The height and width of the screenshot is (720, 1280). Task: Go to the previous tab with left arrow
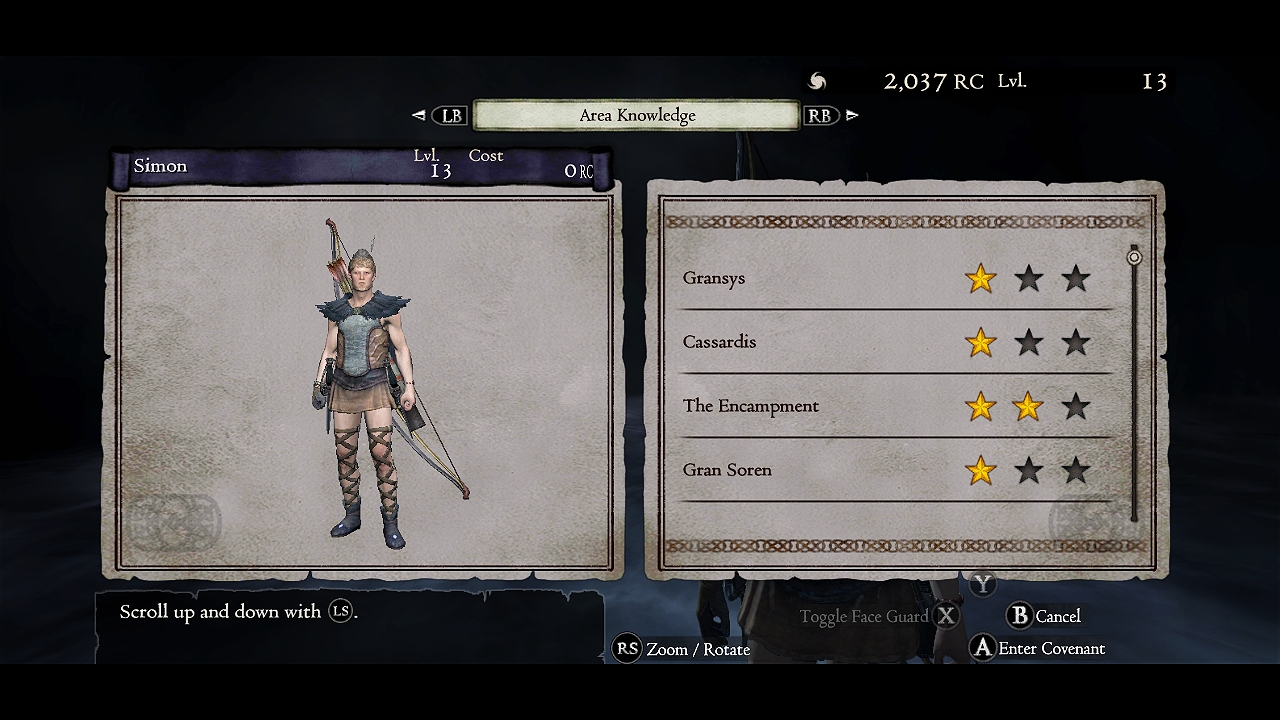click(x=419, y=115)
